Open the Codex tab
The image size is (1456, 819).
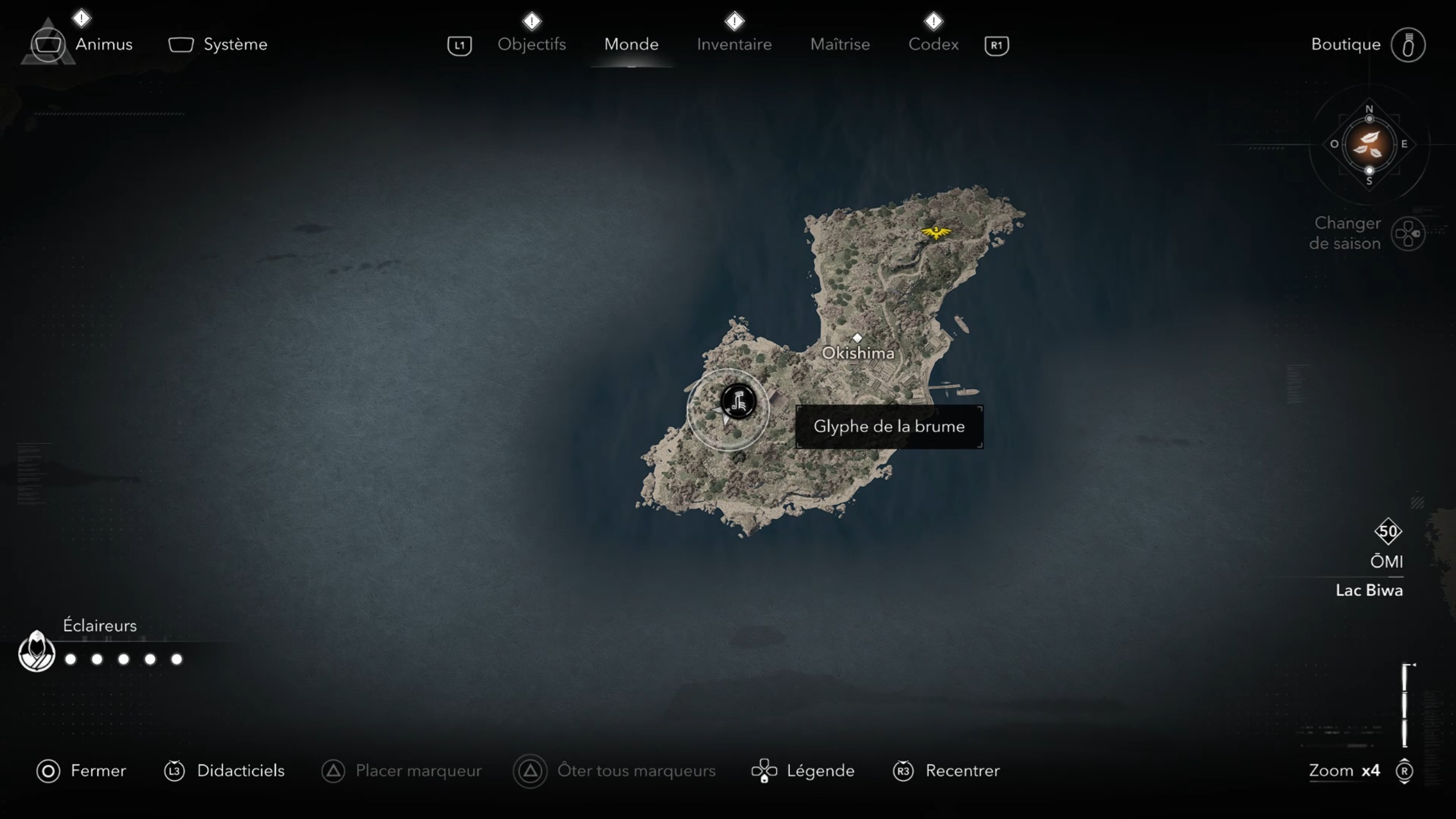tap(933, 44)
